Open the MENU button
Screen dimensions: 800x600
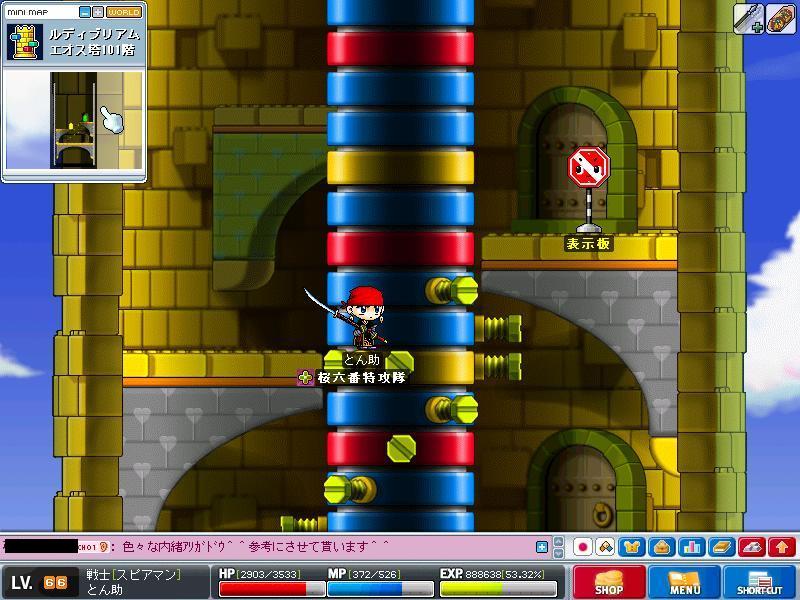[685, 582]
